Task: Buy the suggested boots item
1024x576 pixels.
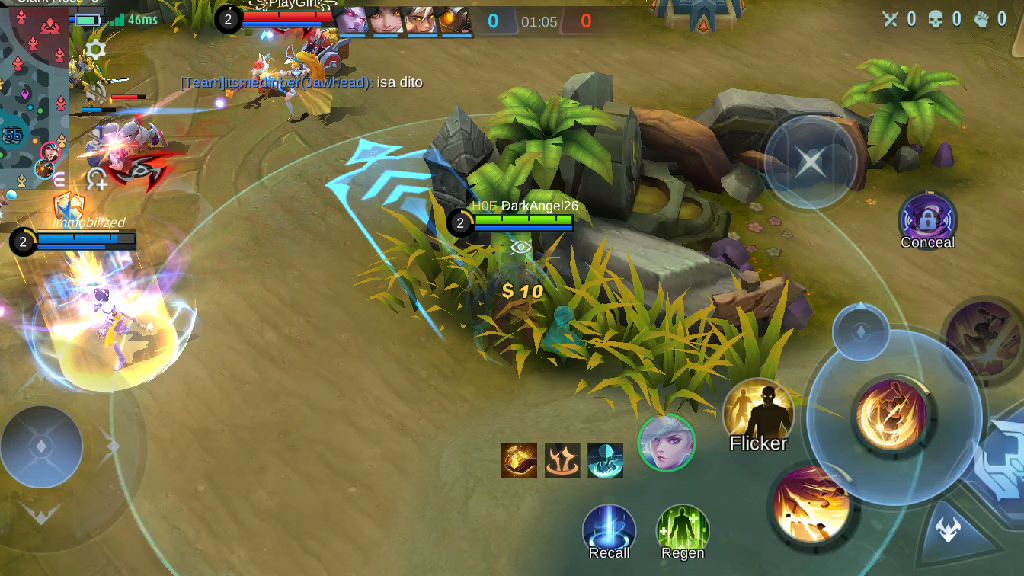Action: [x=563, y=460]
